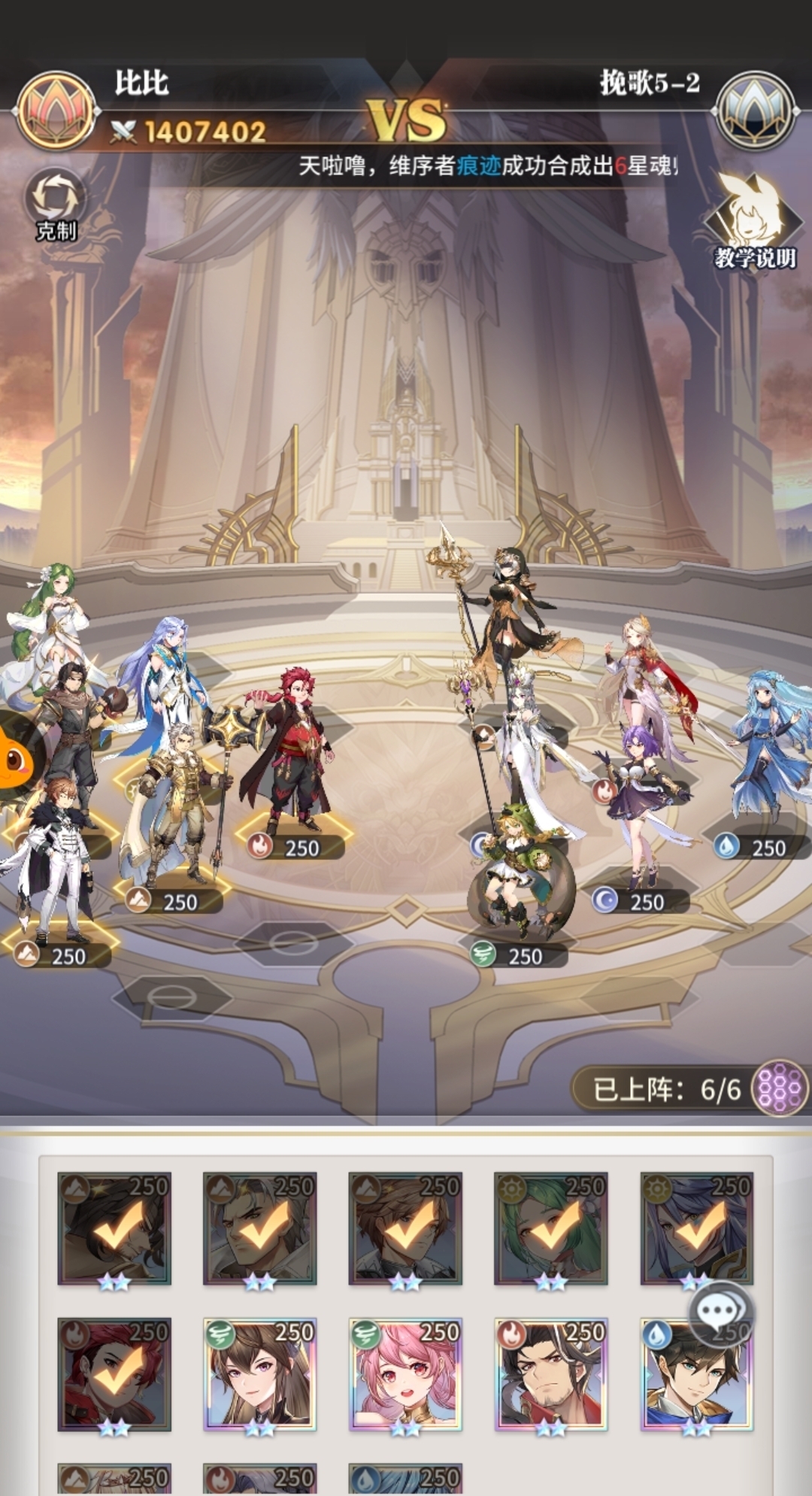The image size is (812, 1496).
Task: Deselect the red-haired fire hero portrait
Action: 114,1373
